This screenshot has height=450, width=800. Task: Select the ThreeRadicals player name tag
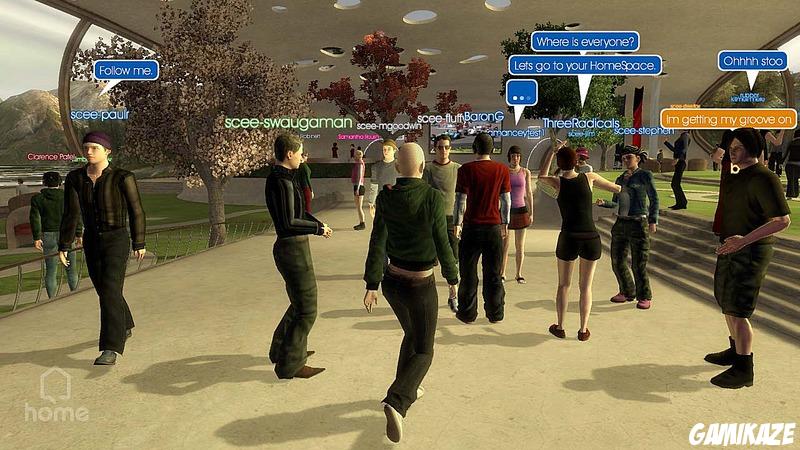pos(580,123)
